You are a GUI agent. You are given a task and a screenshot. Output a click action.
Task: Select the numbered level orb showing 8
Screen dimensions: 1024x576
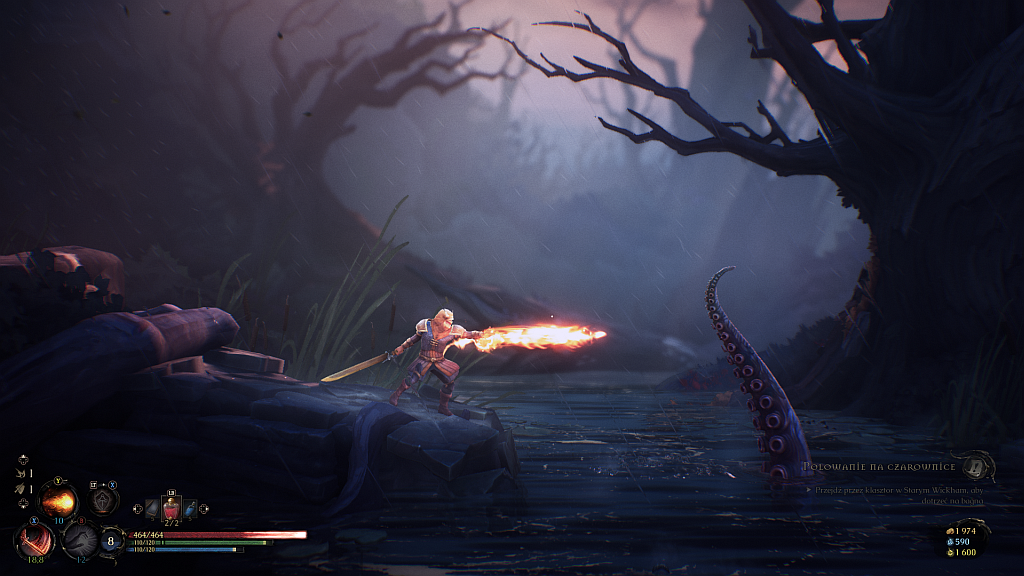pyautogui.click(x=112, y=540)
